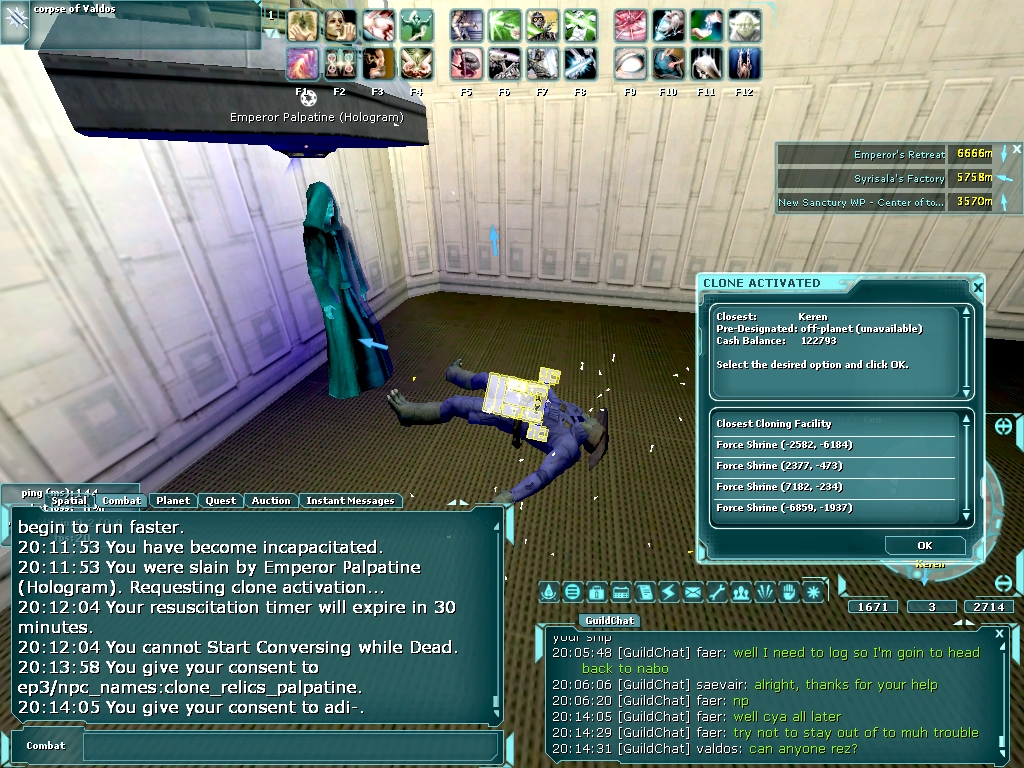
Task: Choose Force Shrine (-6859, -1937)
Action: 784,508
